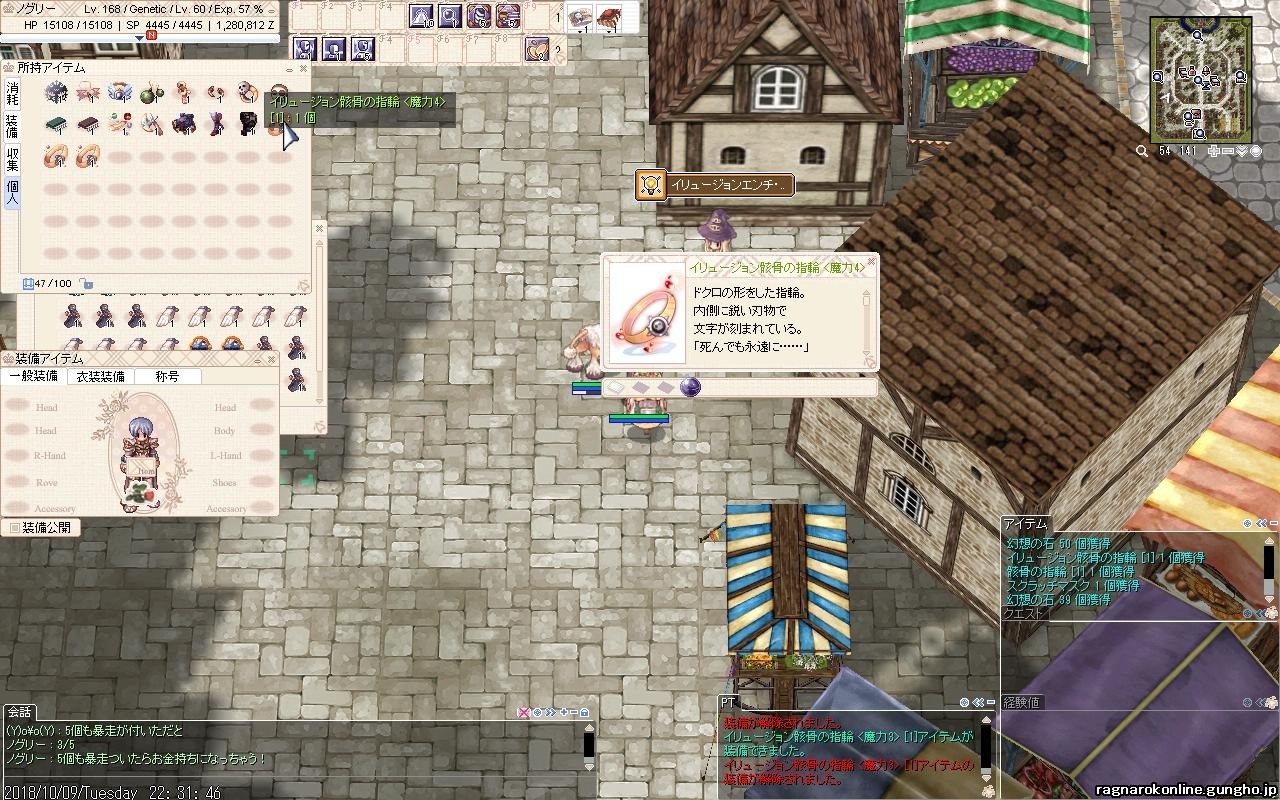Open the 衣装装備 equipment tab
The image size is (1280, 800).
click(100, 376)
